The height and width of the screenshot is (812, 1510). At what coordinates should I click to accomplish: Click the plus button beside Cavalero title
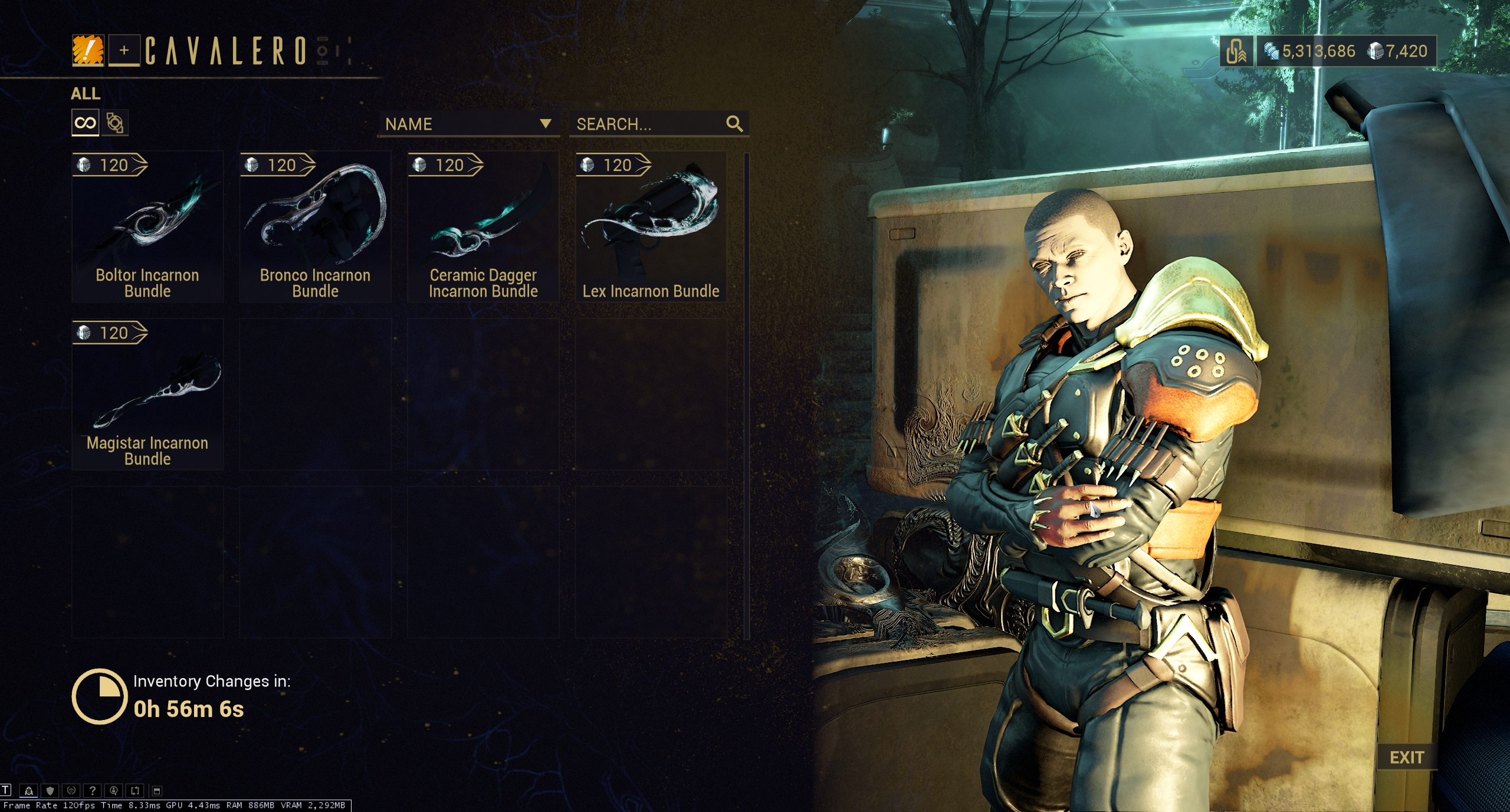pos(124,50)
